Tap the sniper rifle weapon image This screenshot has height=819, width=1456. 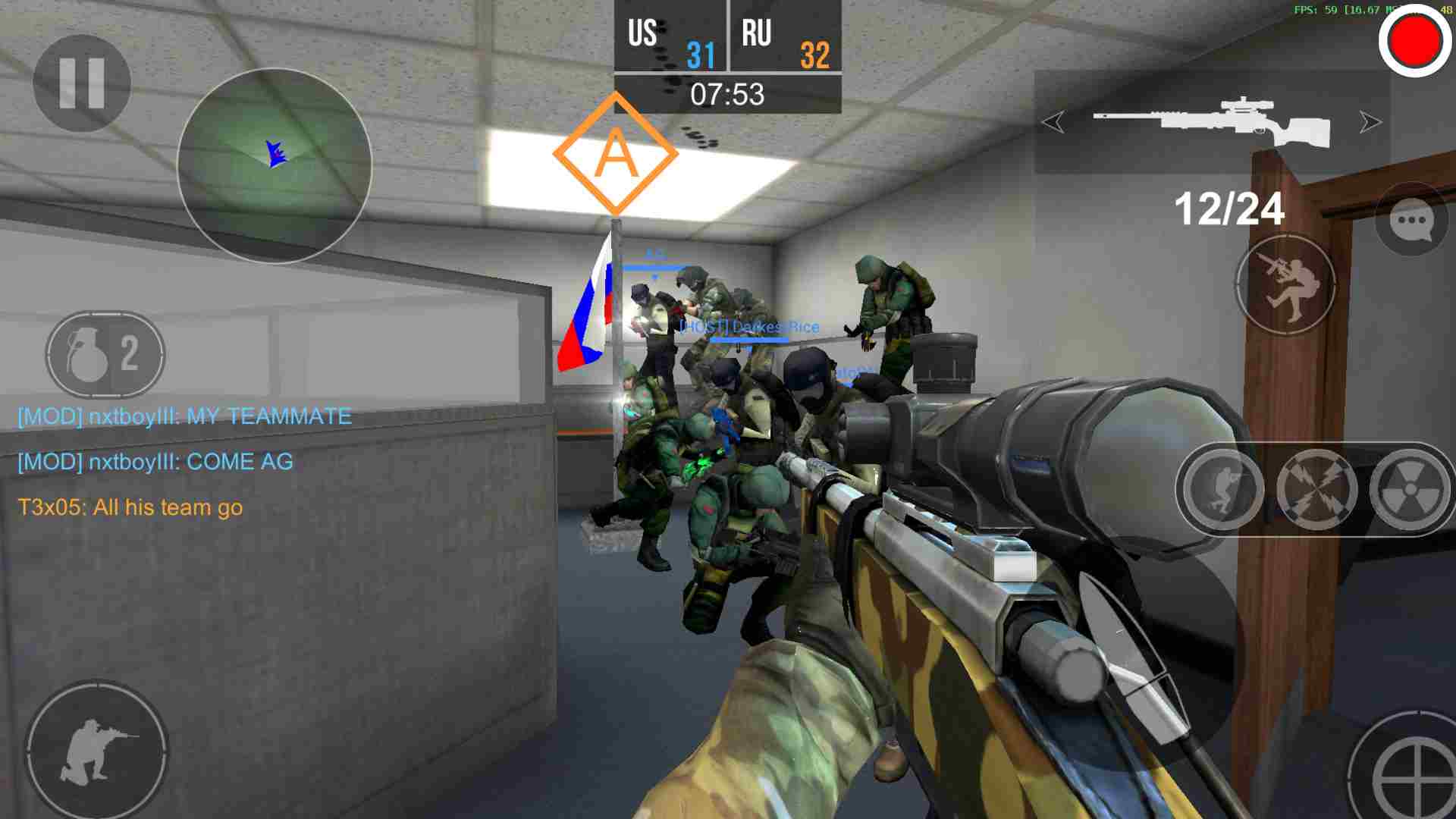coord(1211,121)
